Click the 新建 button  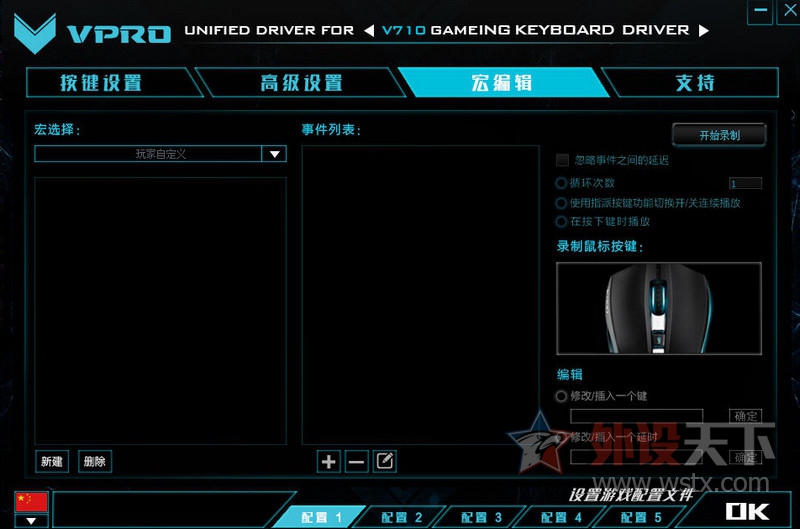click(x=52, y=461)
